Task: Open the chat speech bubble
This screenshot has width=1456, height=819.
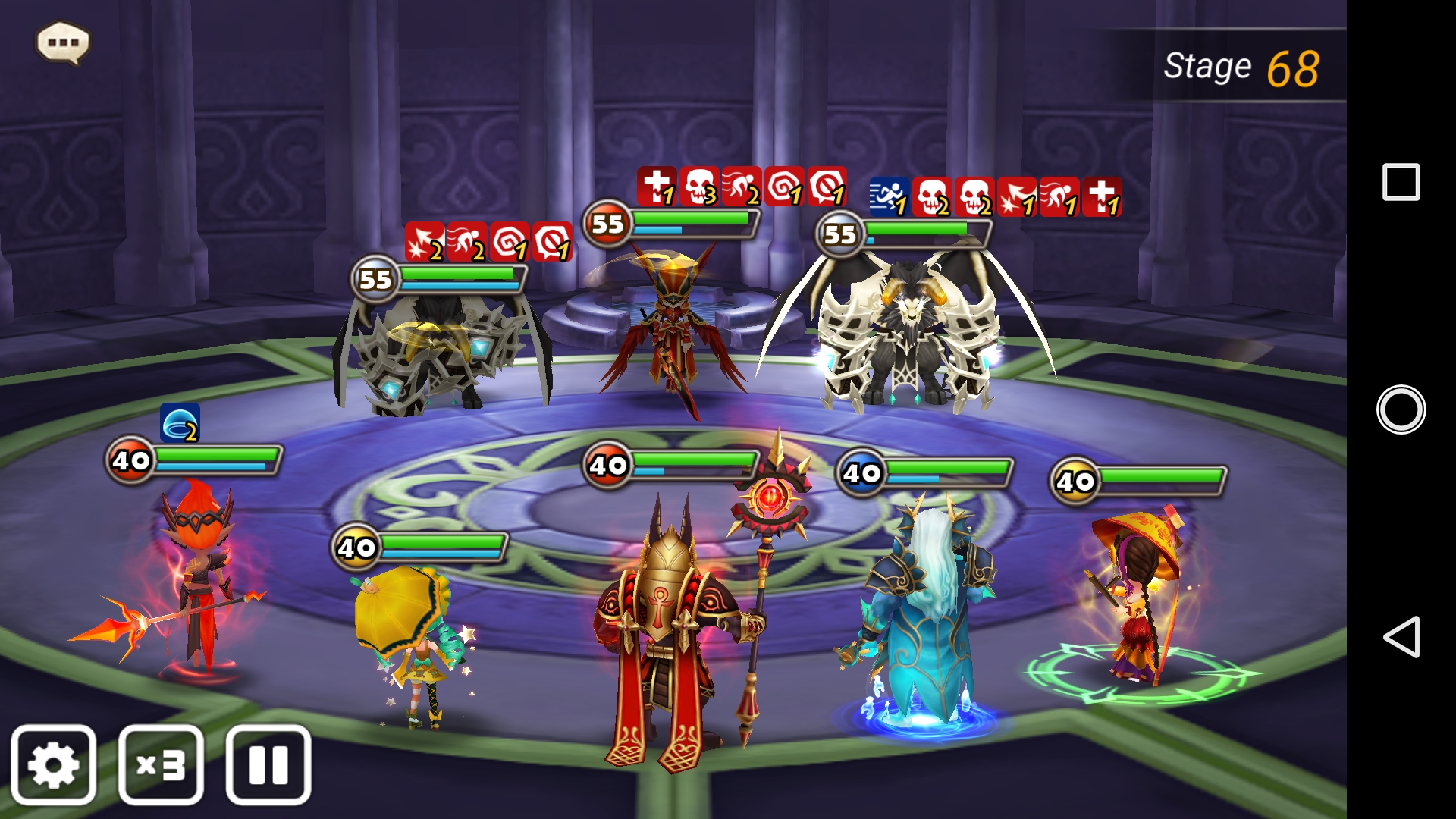Action: coord(64,42)
